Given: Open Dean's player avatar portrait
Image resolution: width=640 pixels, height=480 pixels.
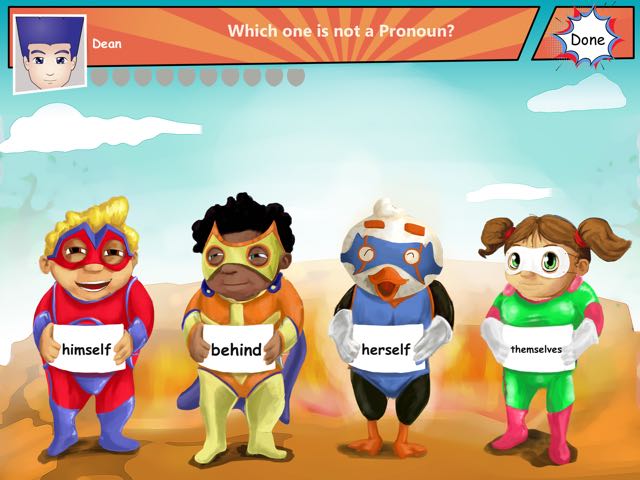Looking at the screenshot, I should (x=49, y=53).
